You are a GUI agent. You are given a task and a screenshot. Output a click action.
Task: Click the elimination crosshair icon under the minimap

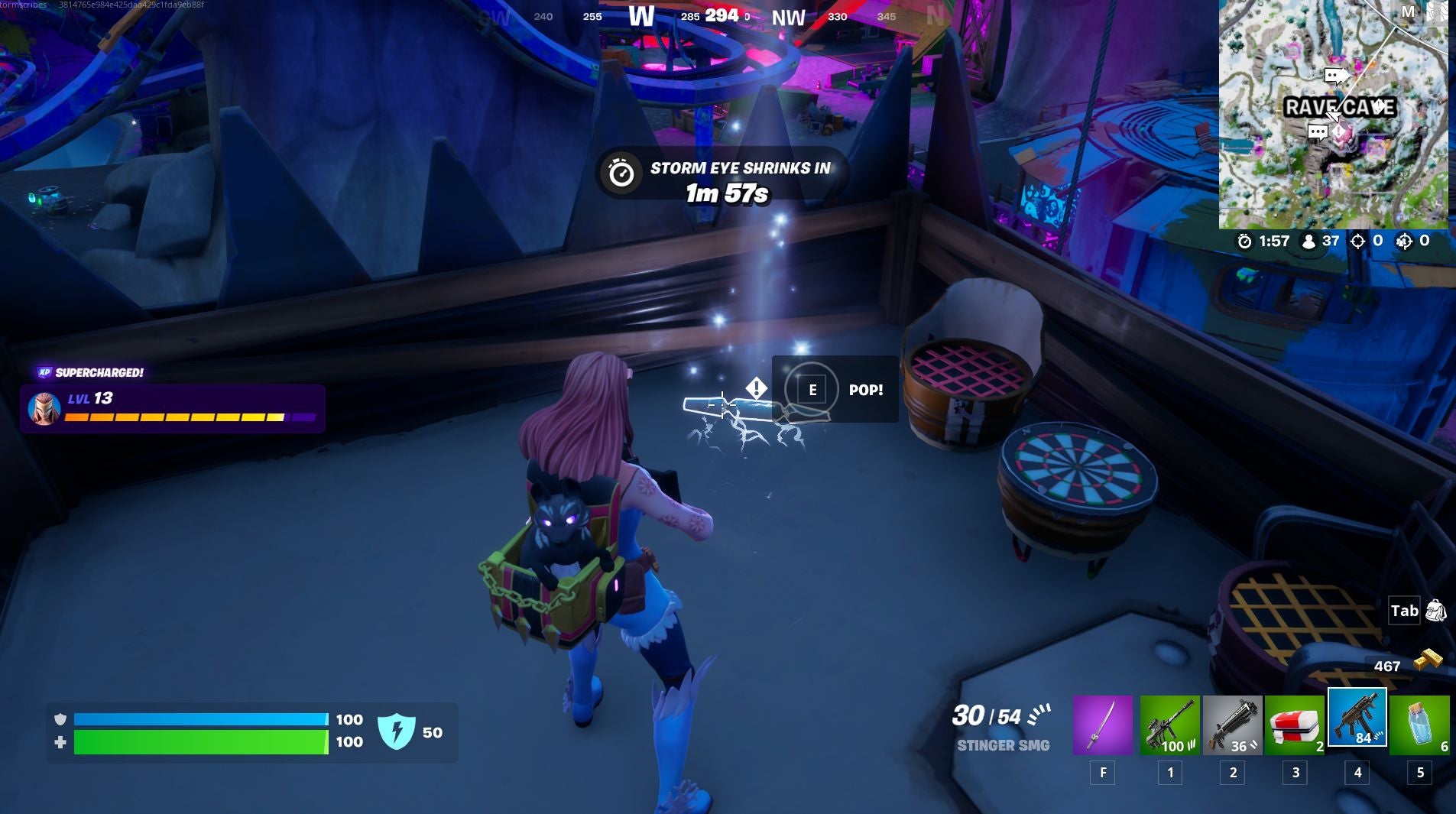[1360, 241]
